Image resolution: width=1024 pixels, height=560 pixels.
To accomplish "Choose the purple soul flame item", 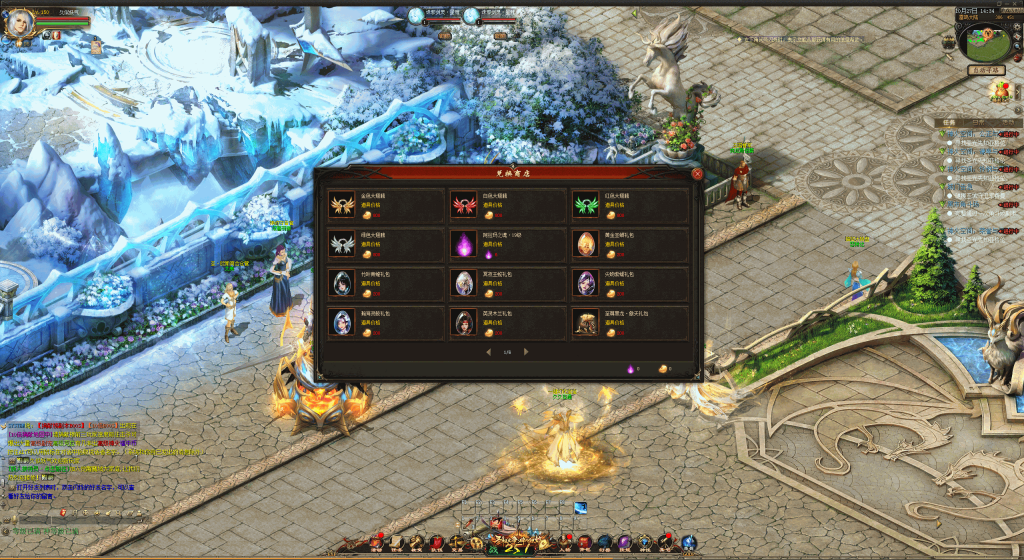I will pos(464,244).
